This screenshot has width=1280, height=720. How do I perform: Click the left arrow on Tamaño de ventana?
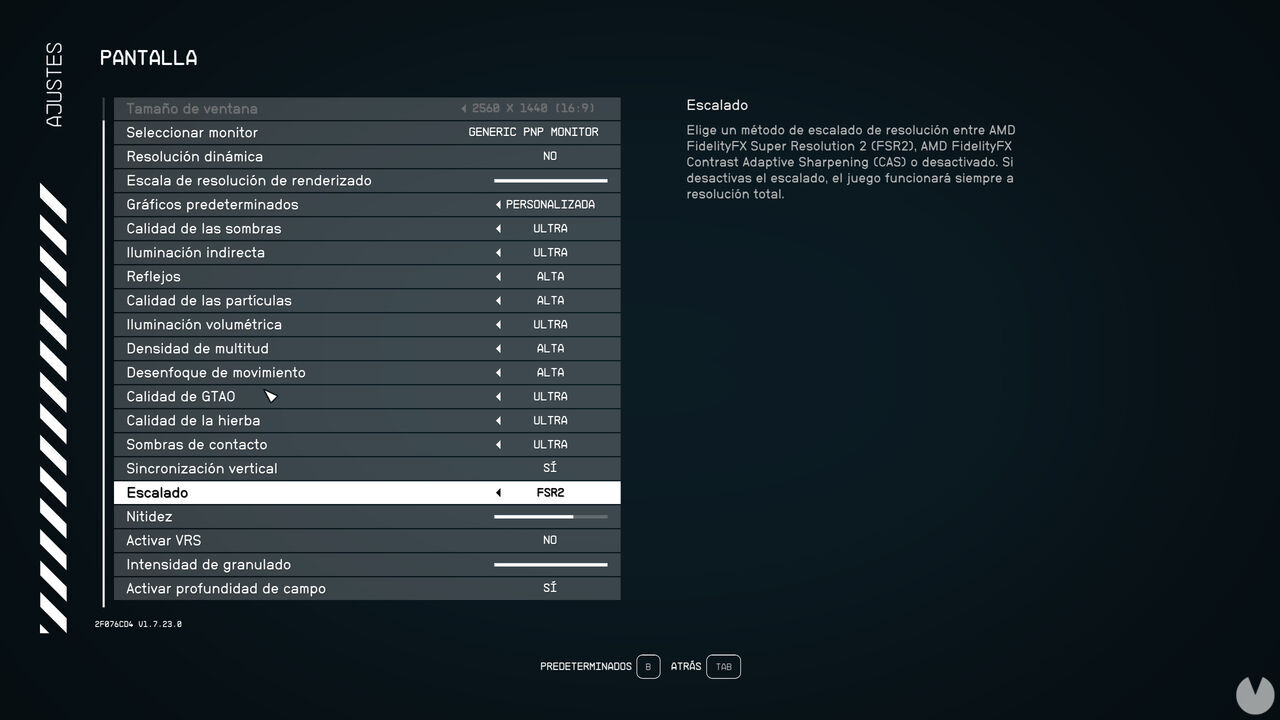tap(462, 107)
